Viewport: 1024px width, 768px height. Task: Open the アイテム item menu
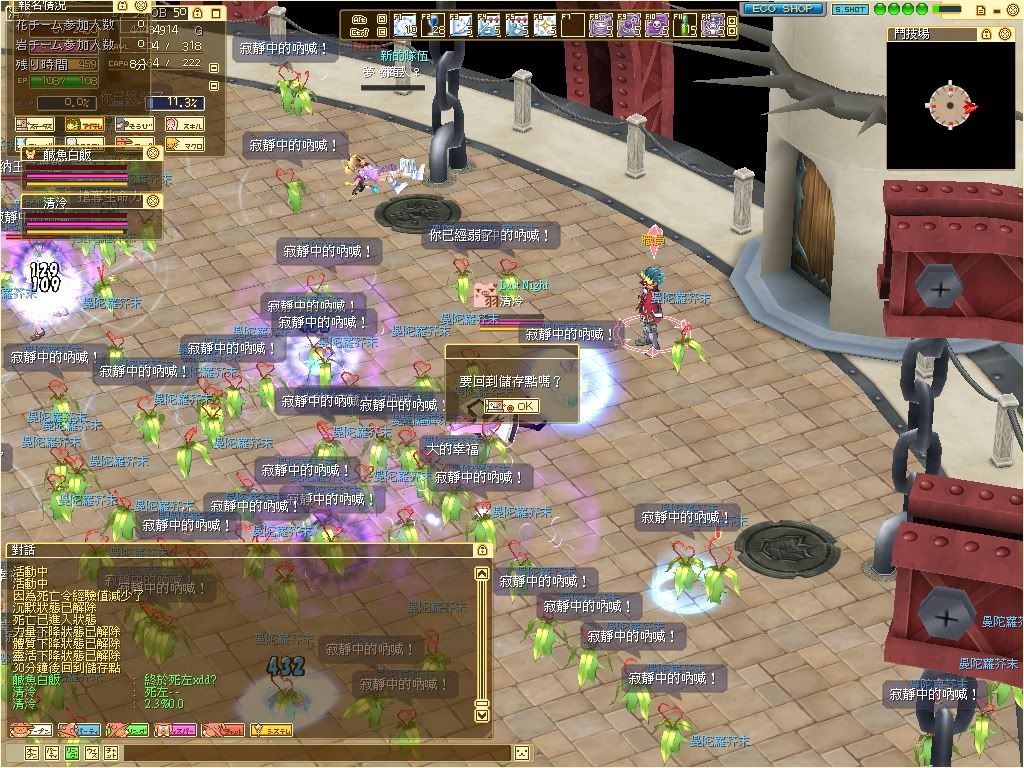pyautogui.click(x=85, y=125)
